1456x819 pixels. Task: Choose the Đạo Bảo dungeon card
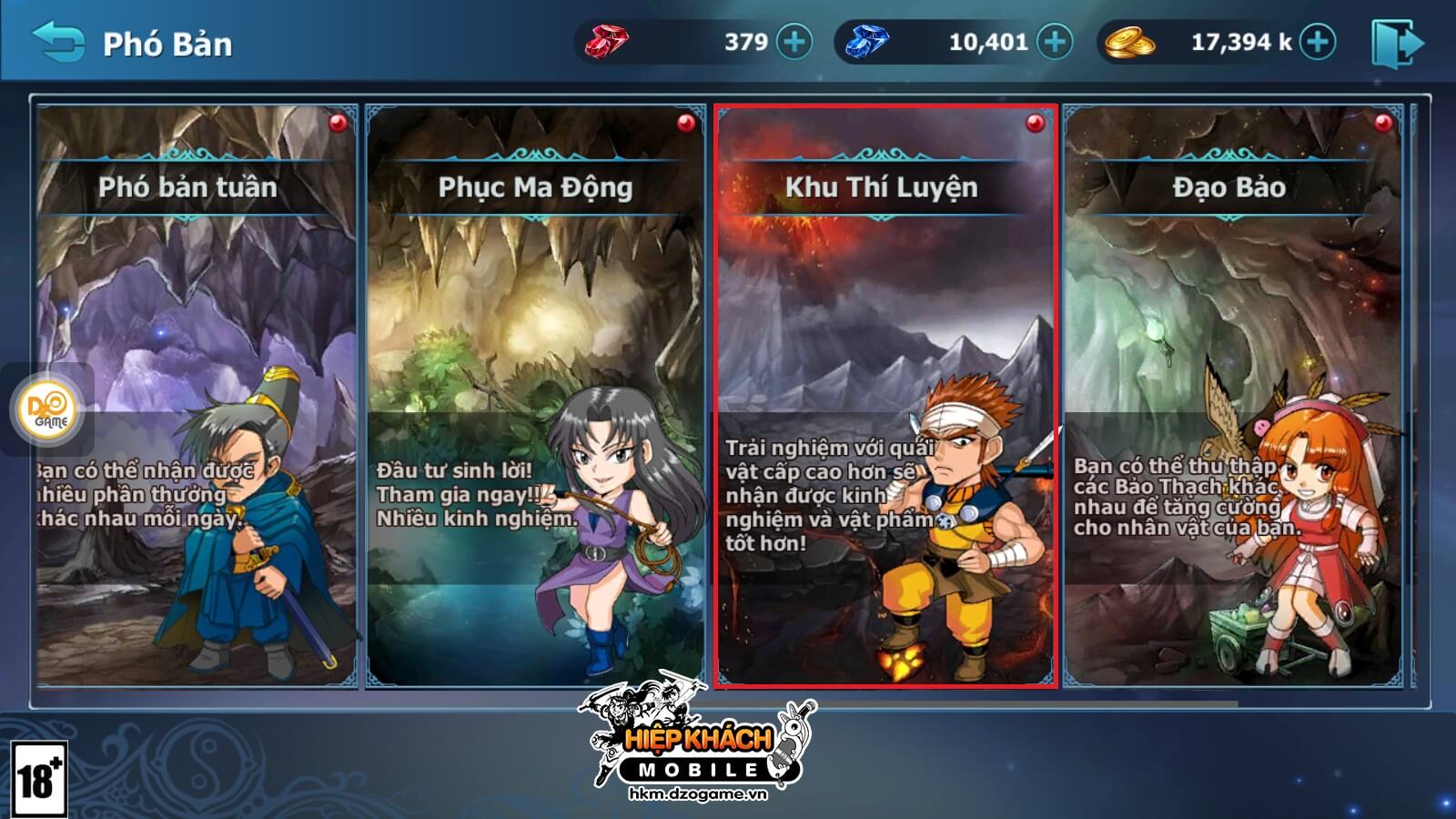coord(1232,396)
